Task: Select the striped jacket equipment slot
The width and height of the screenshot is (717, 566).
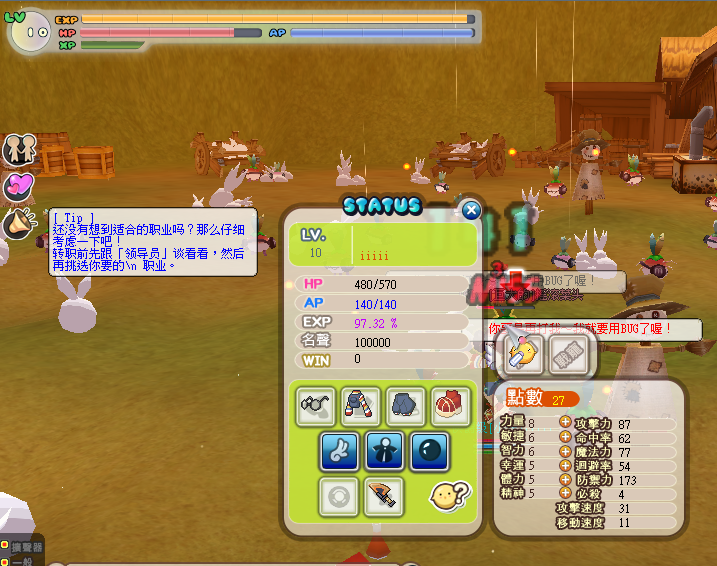Action: click(x=361, y=405)
